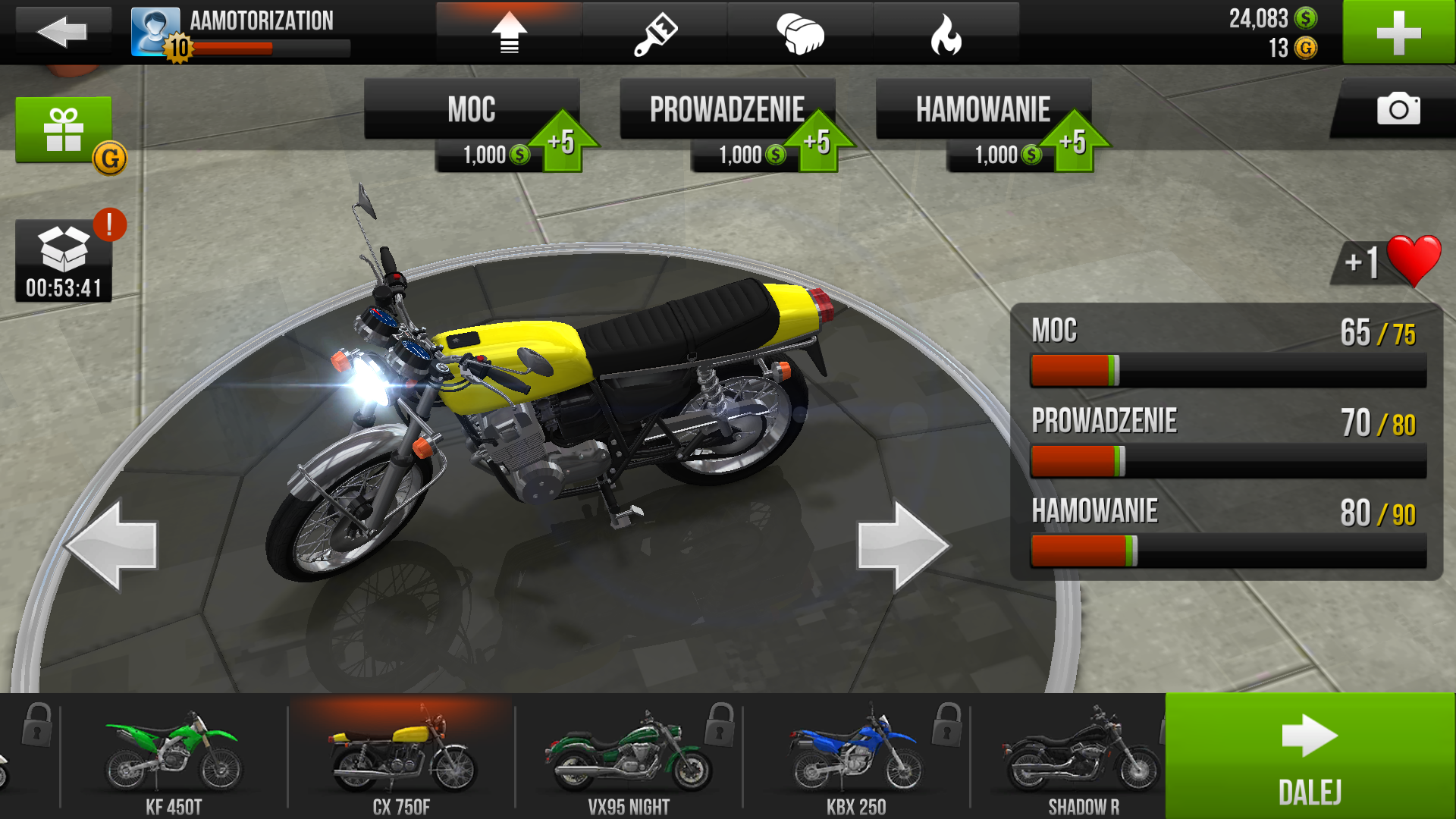This screenshot has width=1456, height=819.
Task: Open the upgrade arrow tab
Action: click(x=509, y=33)
